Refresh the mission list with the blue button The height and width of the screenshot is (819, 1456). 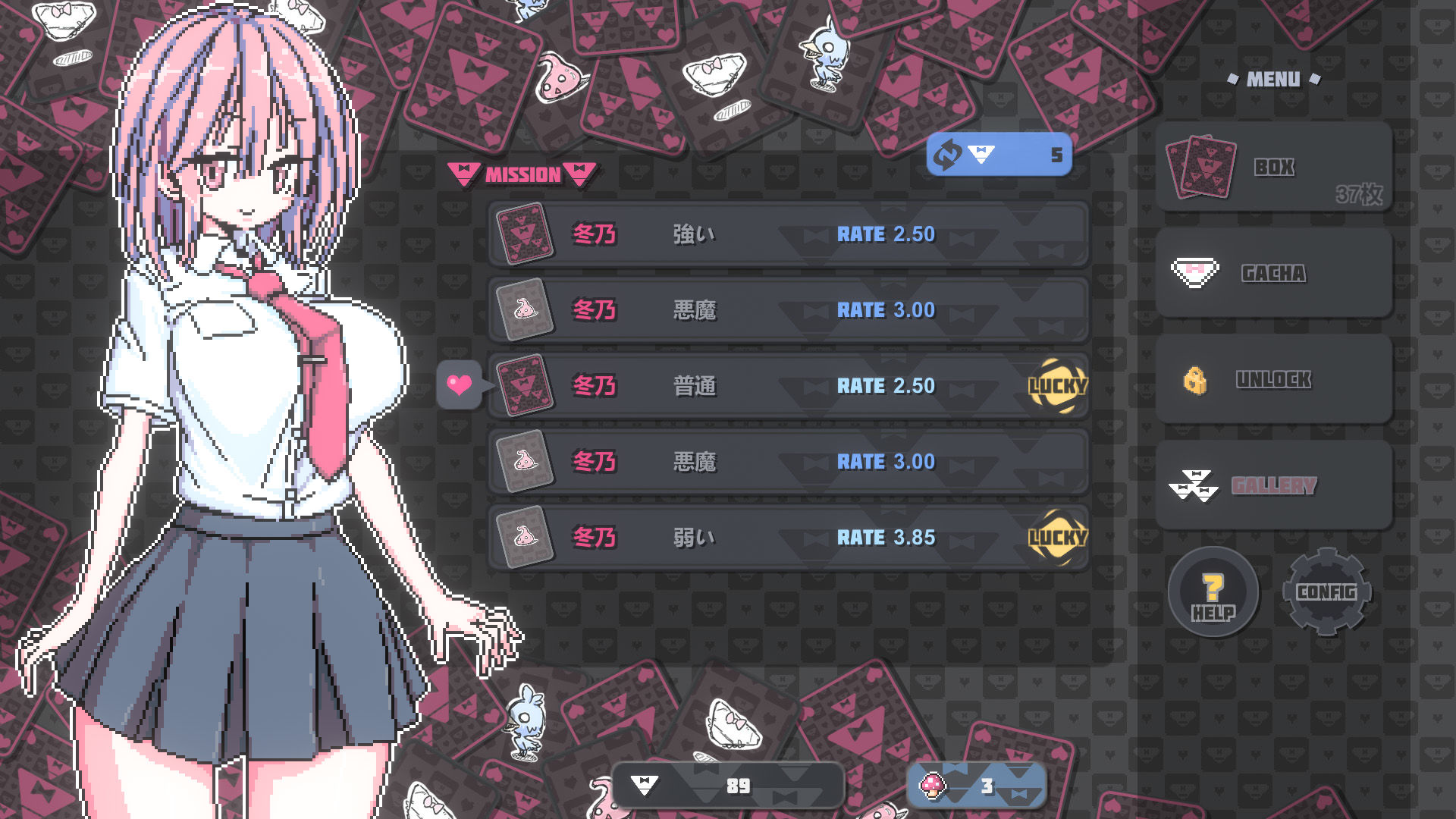(x=999, y=155)
